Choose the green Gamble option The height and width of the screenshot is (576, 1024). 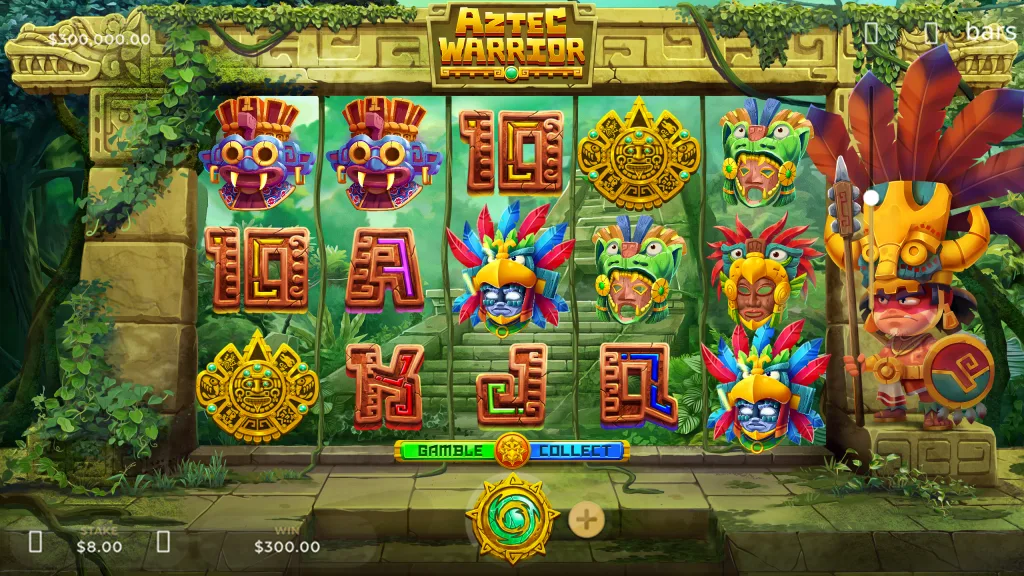447,450
